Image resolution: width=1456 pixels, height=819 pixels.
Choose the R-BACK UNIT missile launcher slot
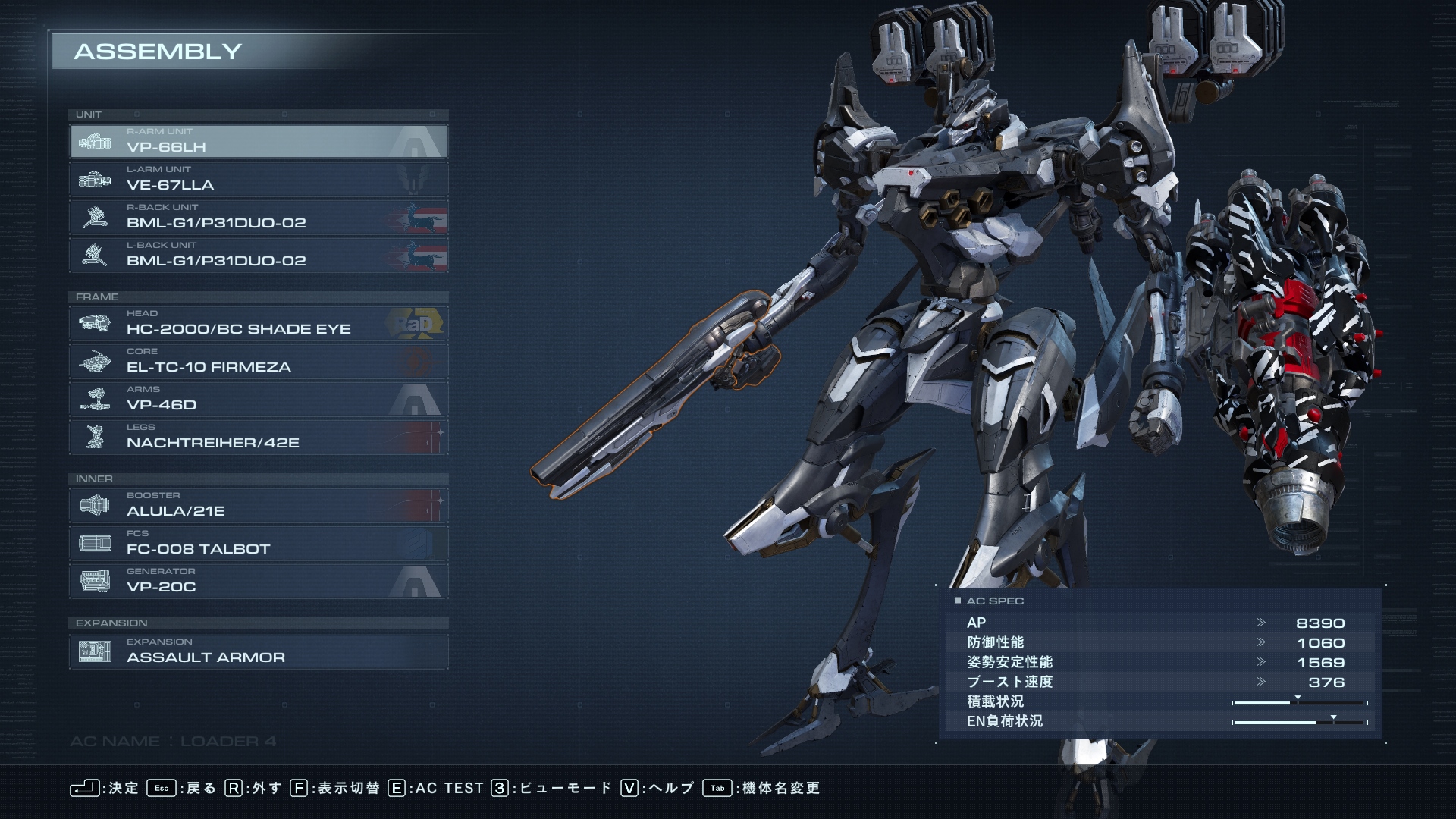tap(258, 218)
